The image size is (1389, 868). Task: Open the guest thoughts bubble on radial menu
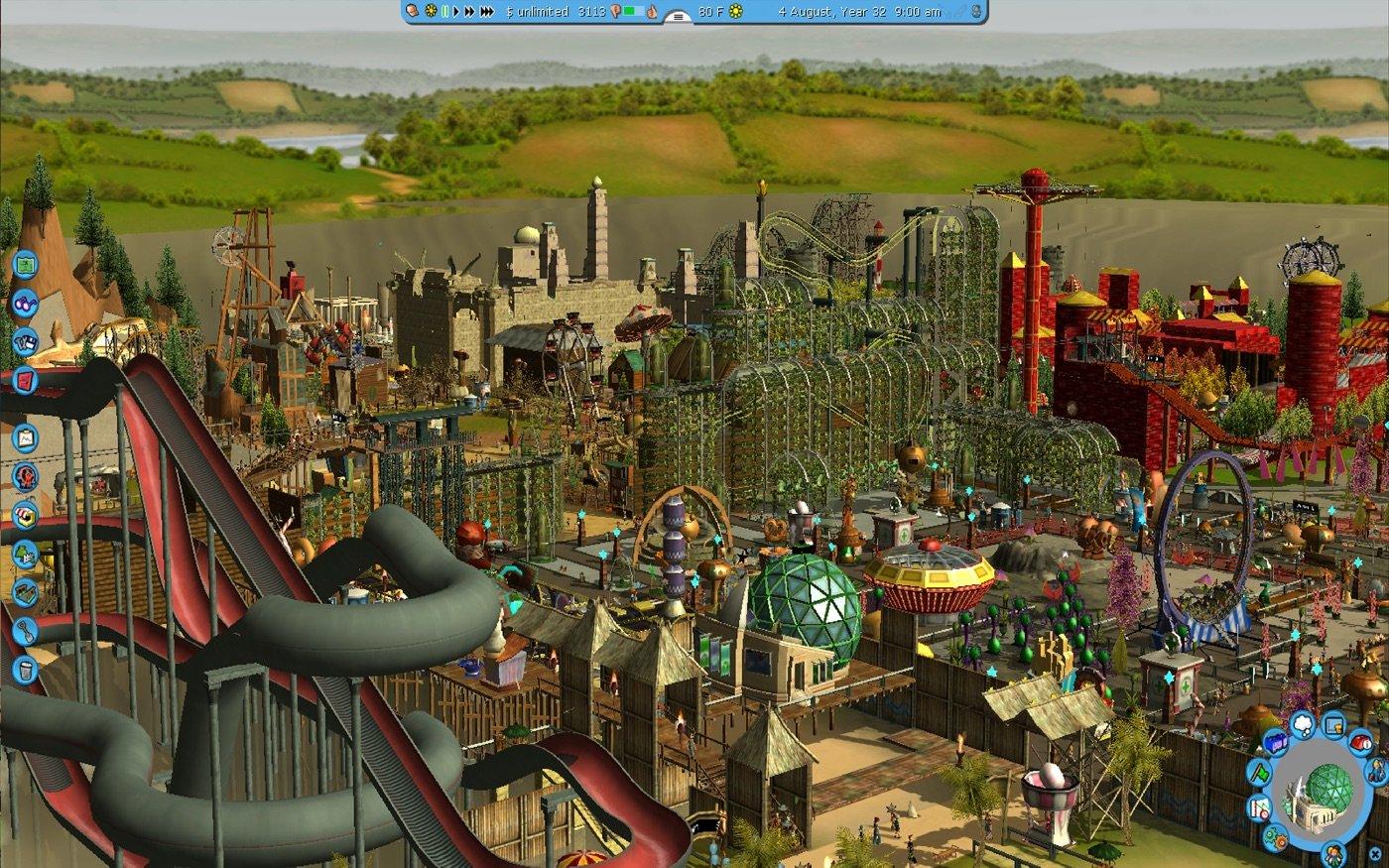[1302, 725]
